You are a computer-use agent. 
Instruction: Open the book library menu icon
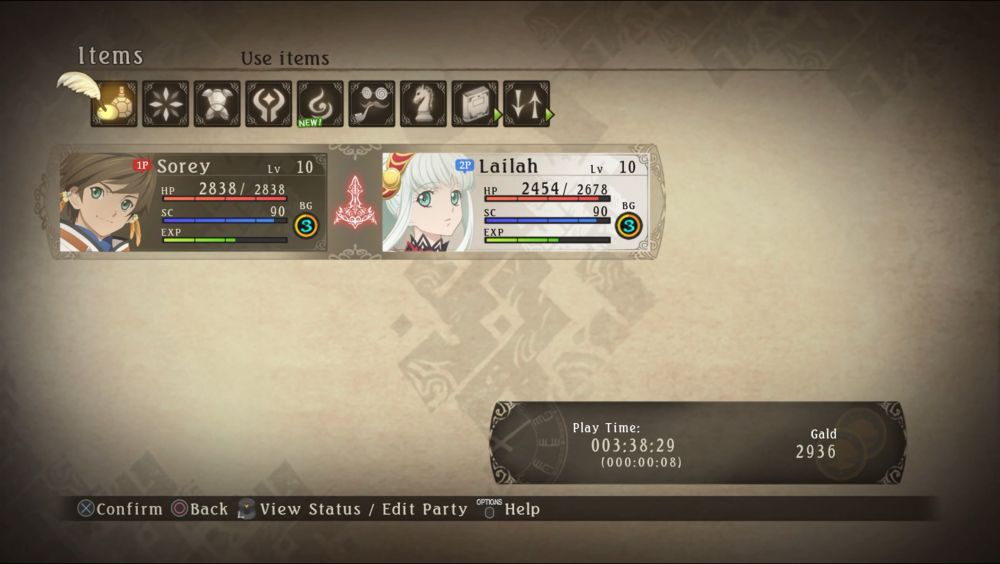tap(475, 104)
